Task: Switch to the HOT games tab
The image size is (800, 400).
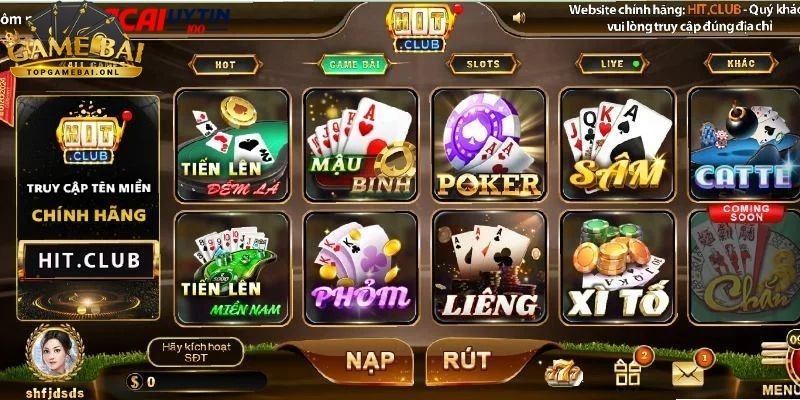Action: (227, 64)
